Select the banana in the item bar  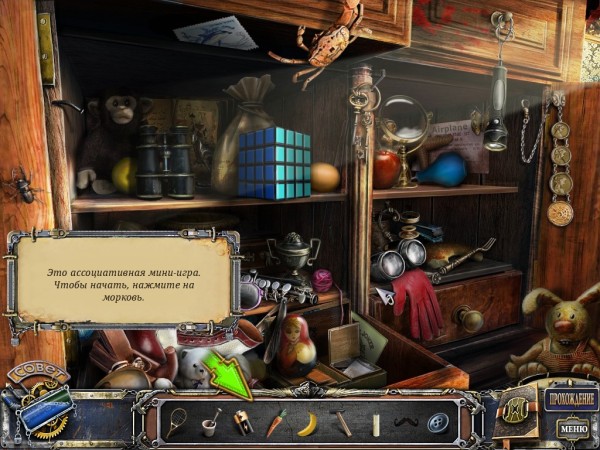coord(307,423)
